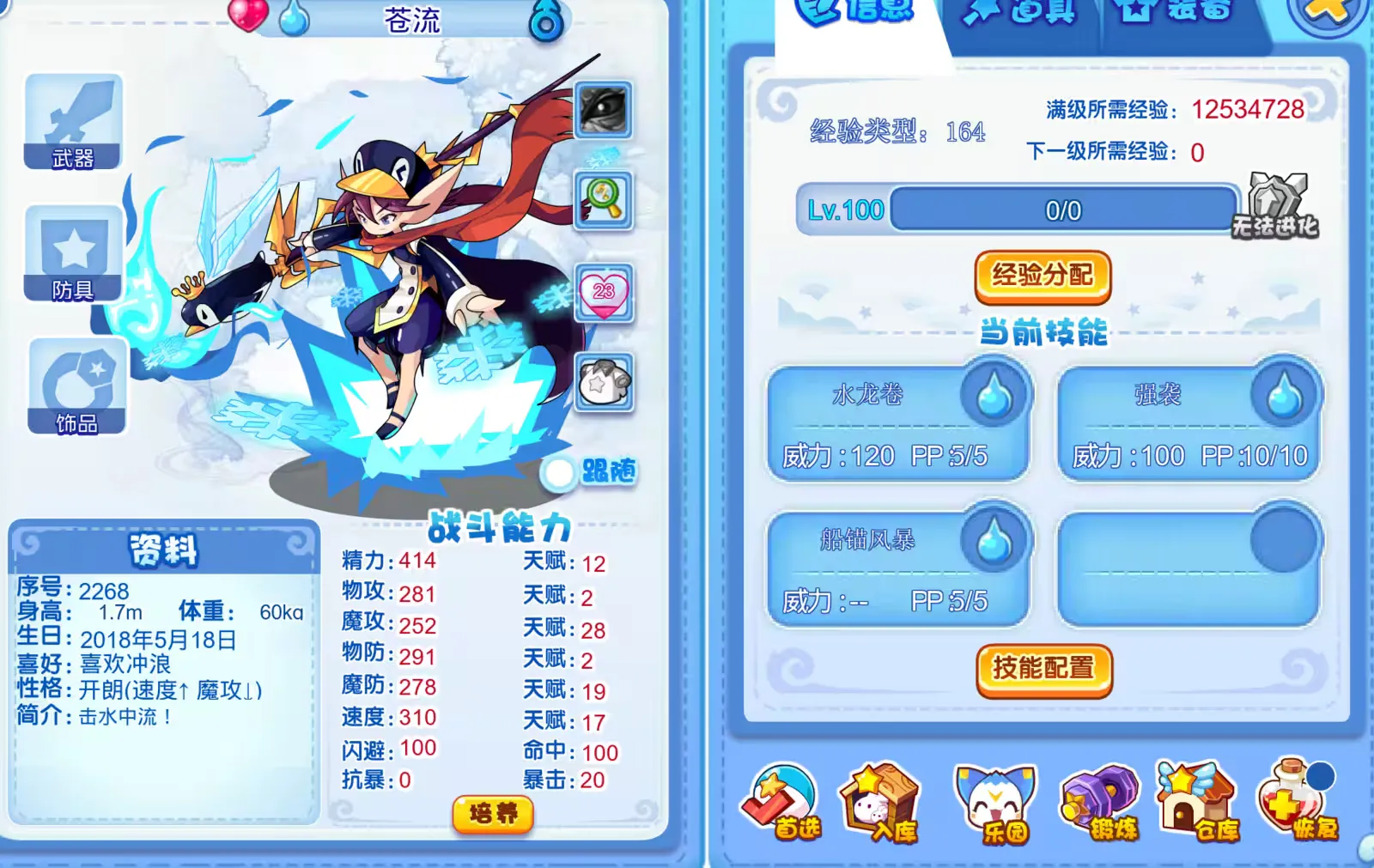Click the 恢复 restore potion button
1374x868 pixels.
pos(1297,803)
